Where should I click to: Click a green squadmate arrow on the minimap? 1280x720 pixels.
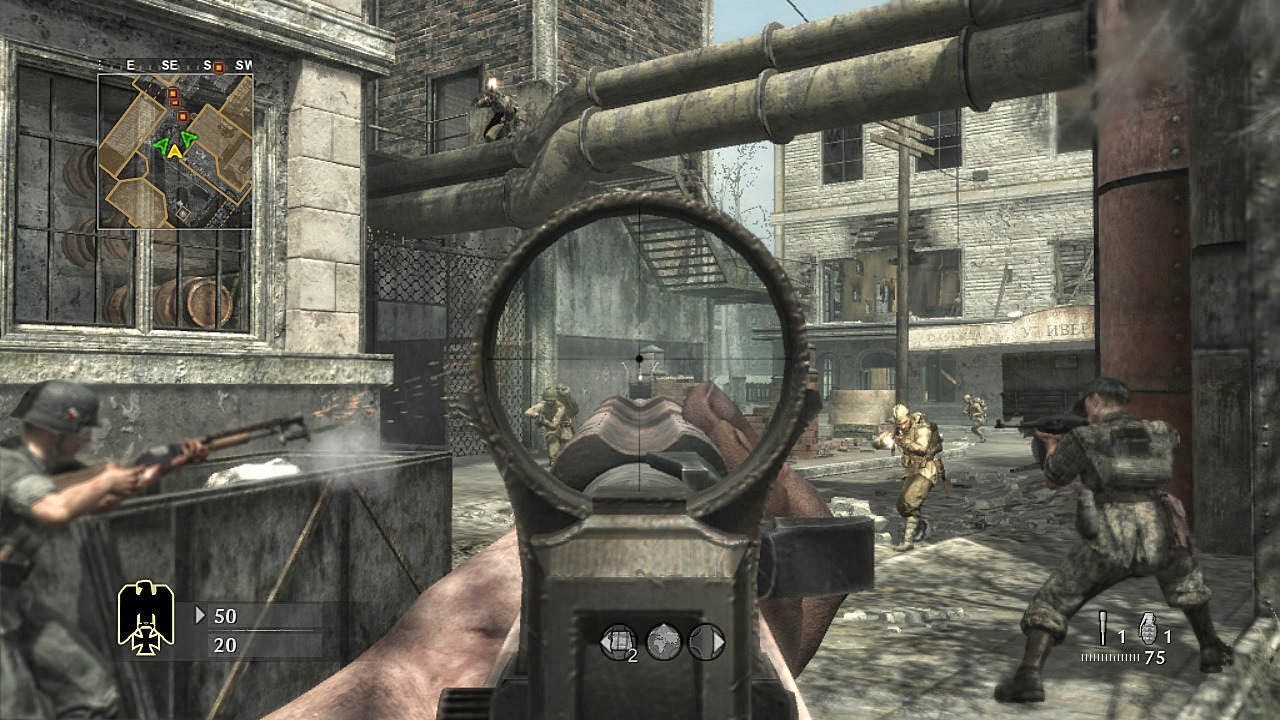pos(160,147)
